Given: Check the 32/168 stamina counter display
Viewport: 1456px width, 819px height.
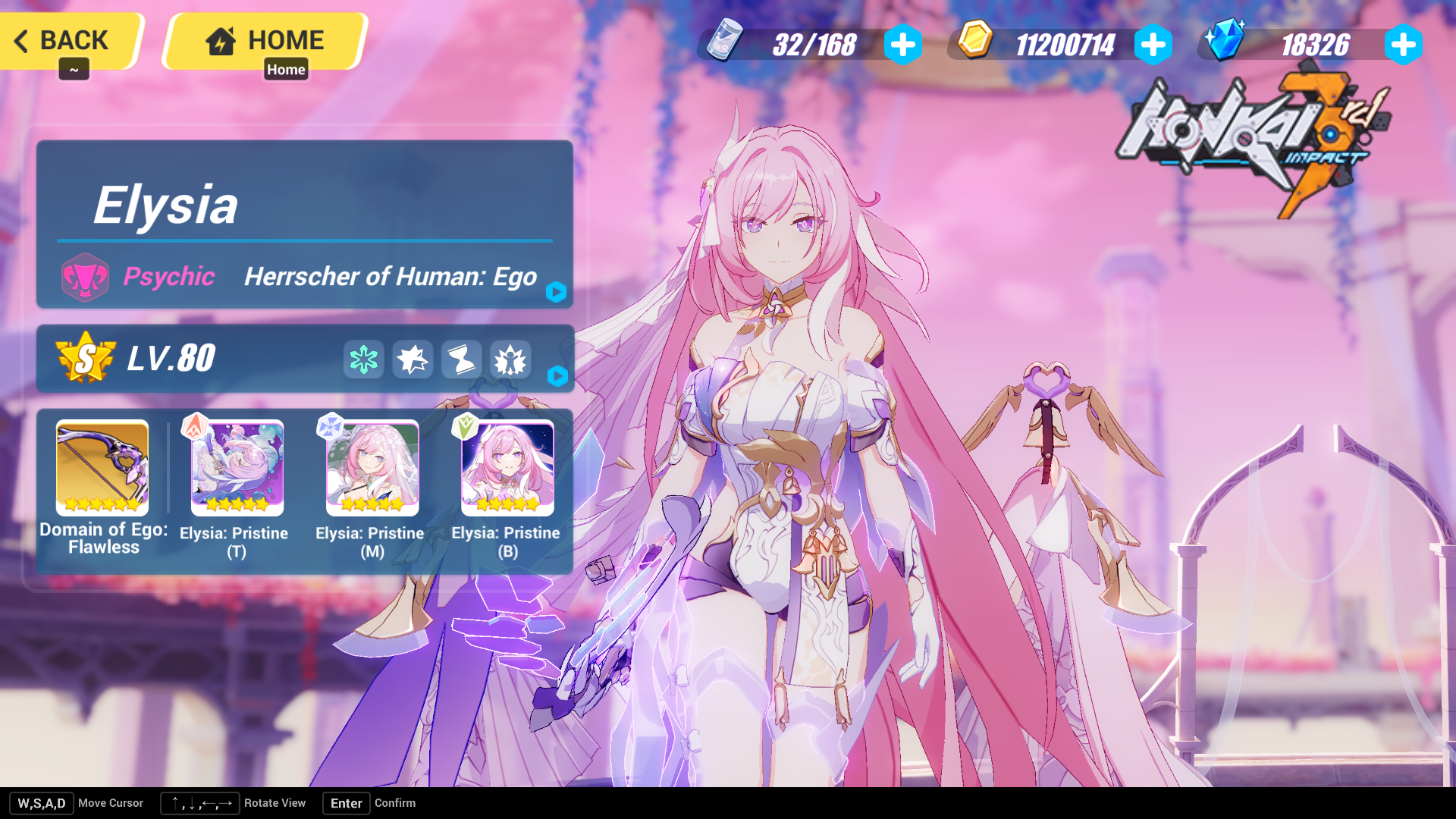Looking at the screenshot, I should coord(815,45).
